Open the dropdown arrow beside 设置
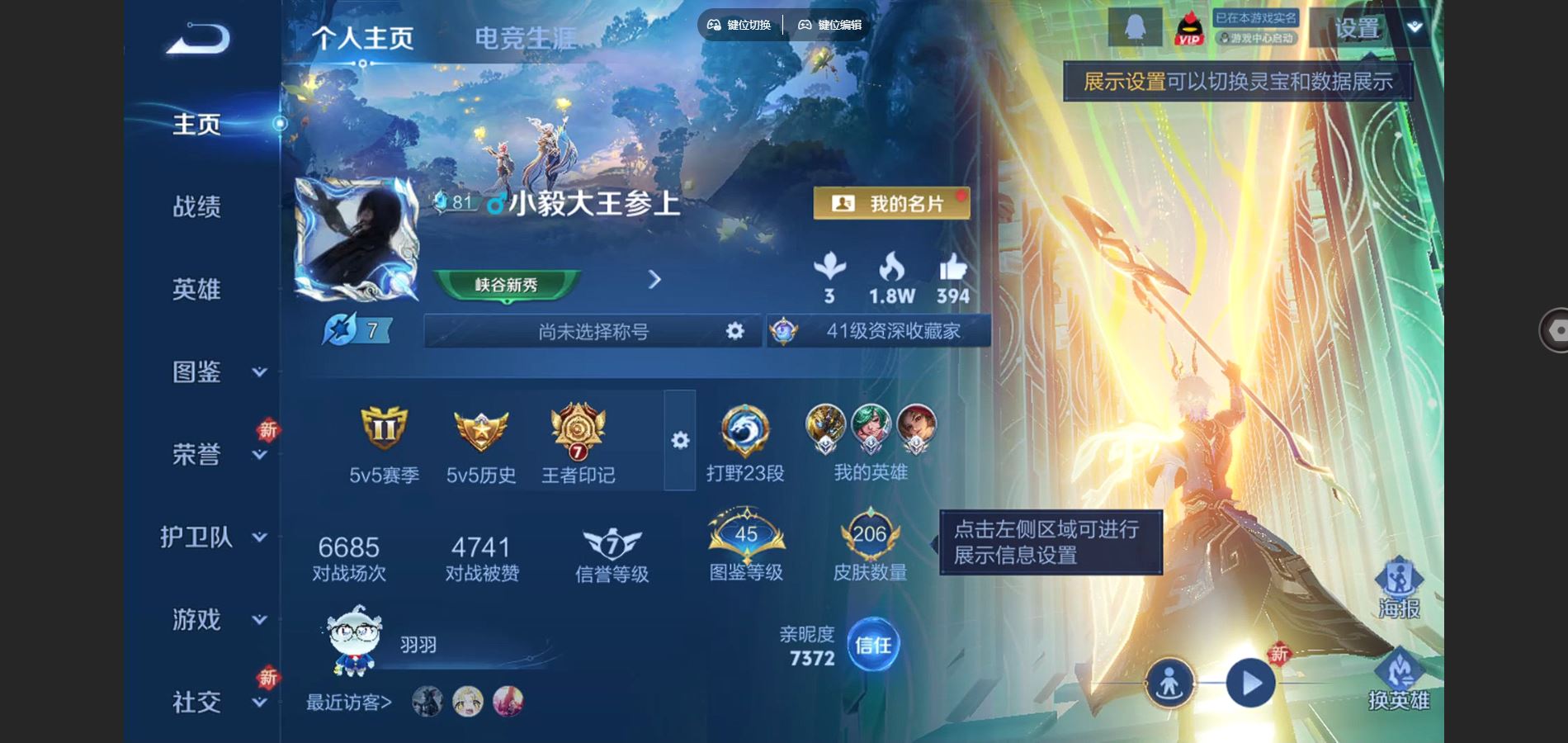1568x743 pixels. pyautogui.click(x=1413, y=26)
